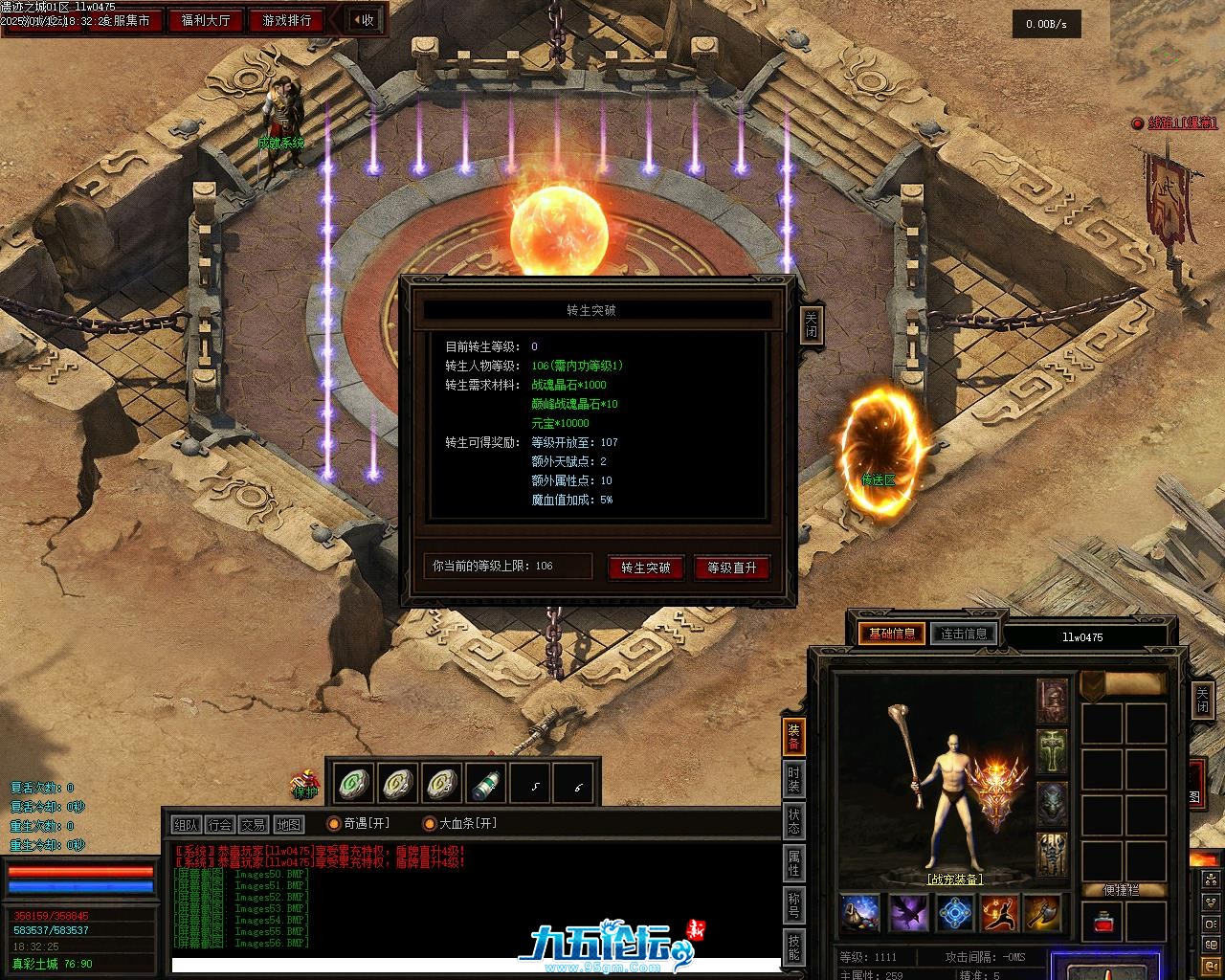
Task: Close the 转生突破 dialog
Action: tap(811, 324)
